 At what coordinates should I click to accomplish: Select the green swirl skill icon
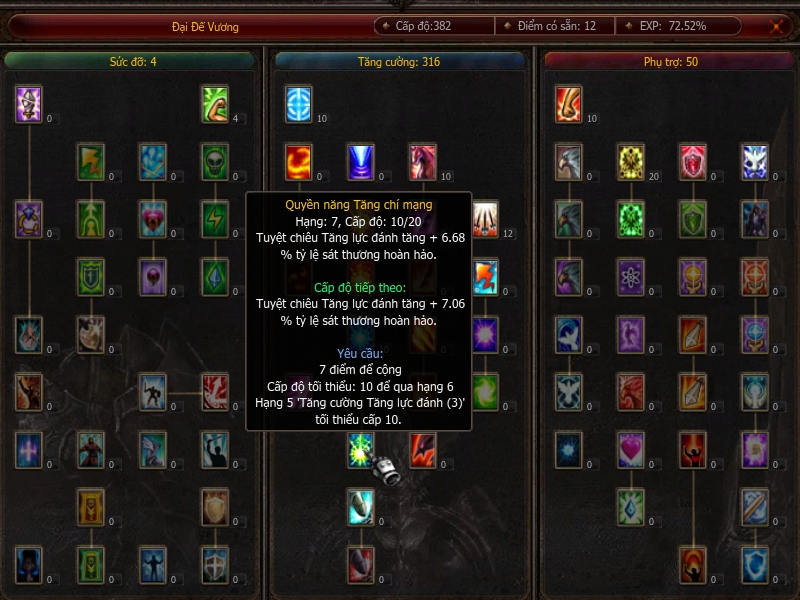(x=485, y=391)
